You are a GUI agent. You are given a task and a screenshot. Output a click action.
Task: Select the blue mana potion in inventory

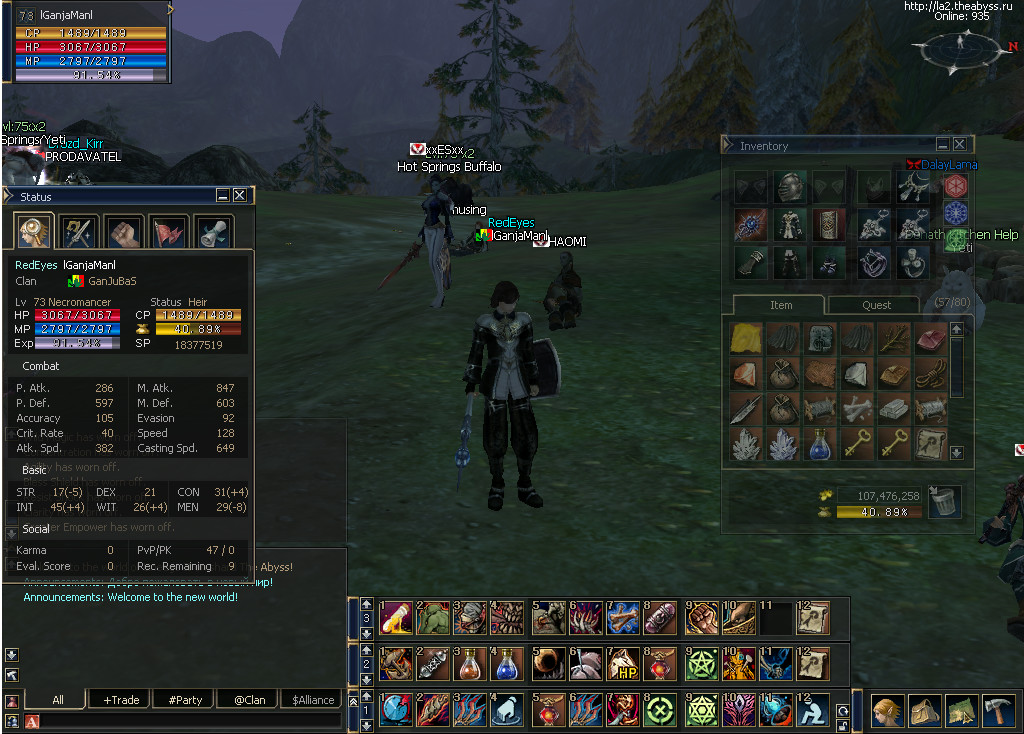coord(818,443)
